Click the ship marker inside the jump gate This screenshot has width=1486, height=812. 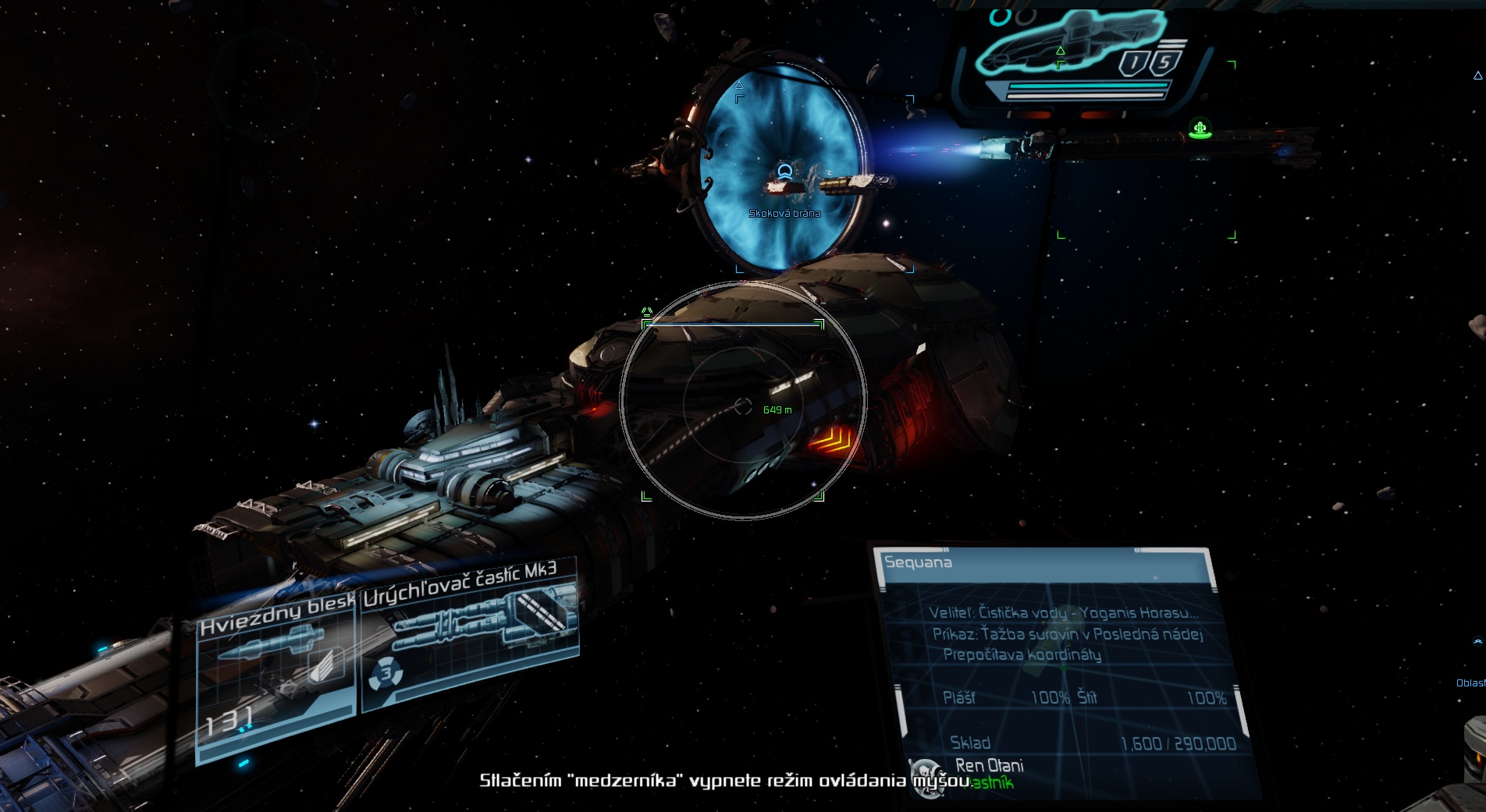785,172
